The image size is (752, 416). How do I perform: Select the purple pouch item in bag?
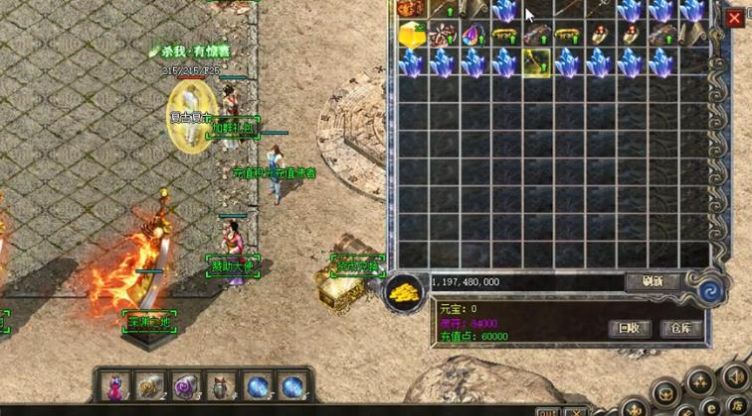coord(473,35)
